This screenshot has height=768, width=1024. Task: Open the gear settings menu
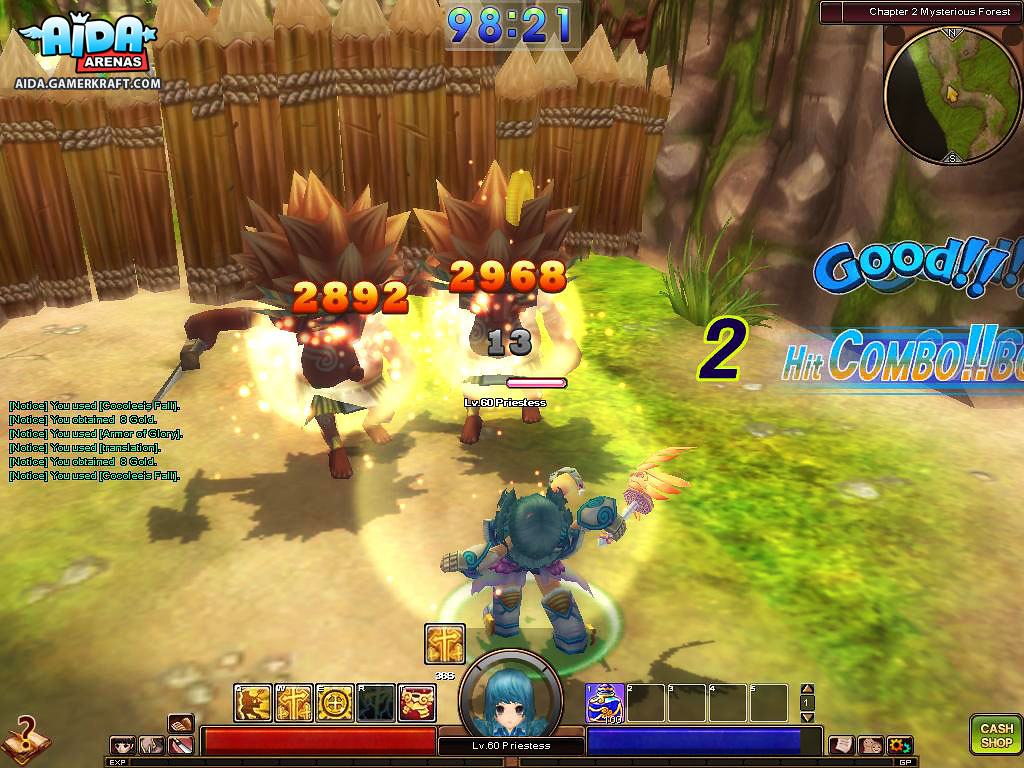pos(900,745)
